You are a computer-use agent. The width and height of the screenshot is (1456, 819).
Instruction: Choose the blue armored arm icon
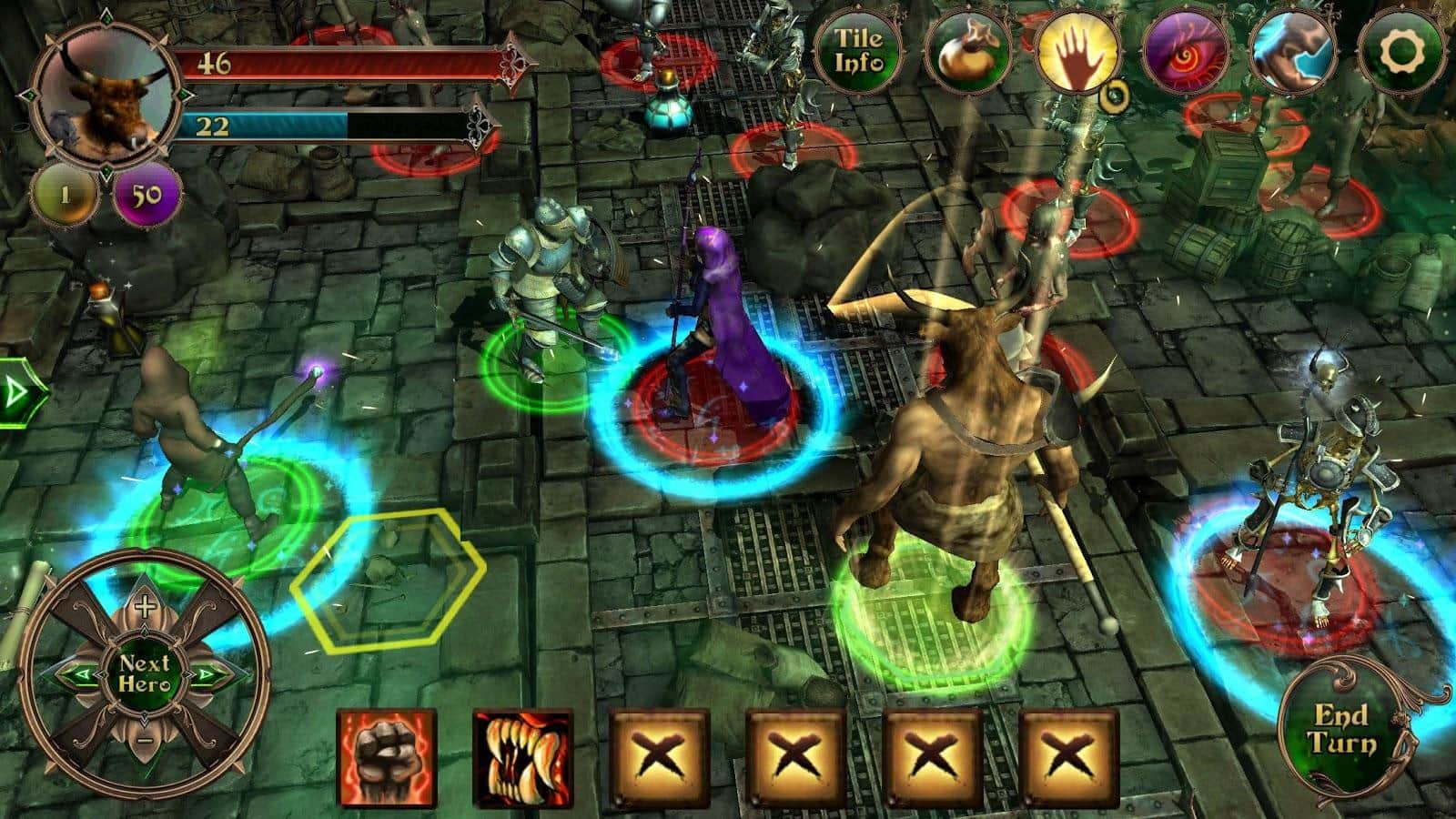[1295, 51]
